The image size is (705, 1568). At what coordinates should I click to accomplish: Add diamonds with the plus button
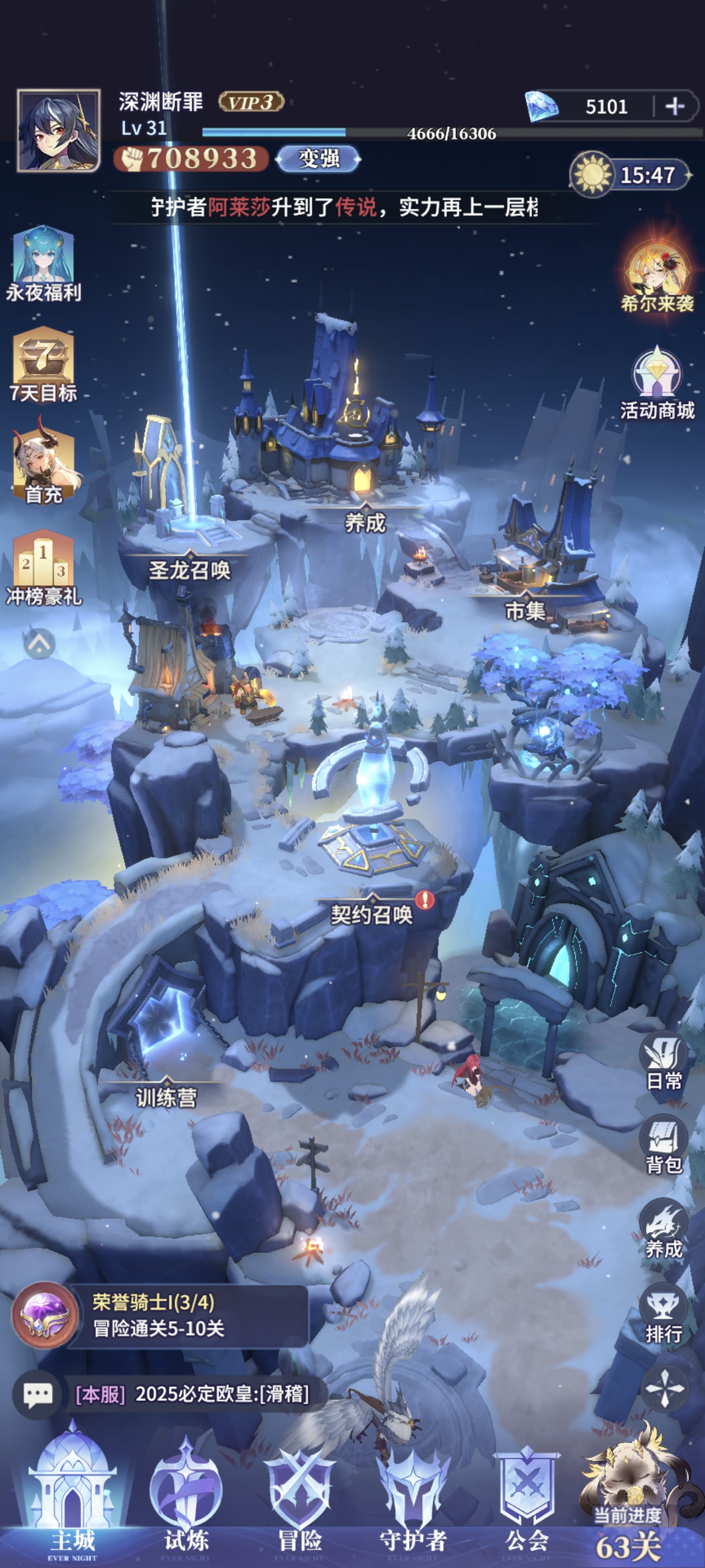674,106
